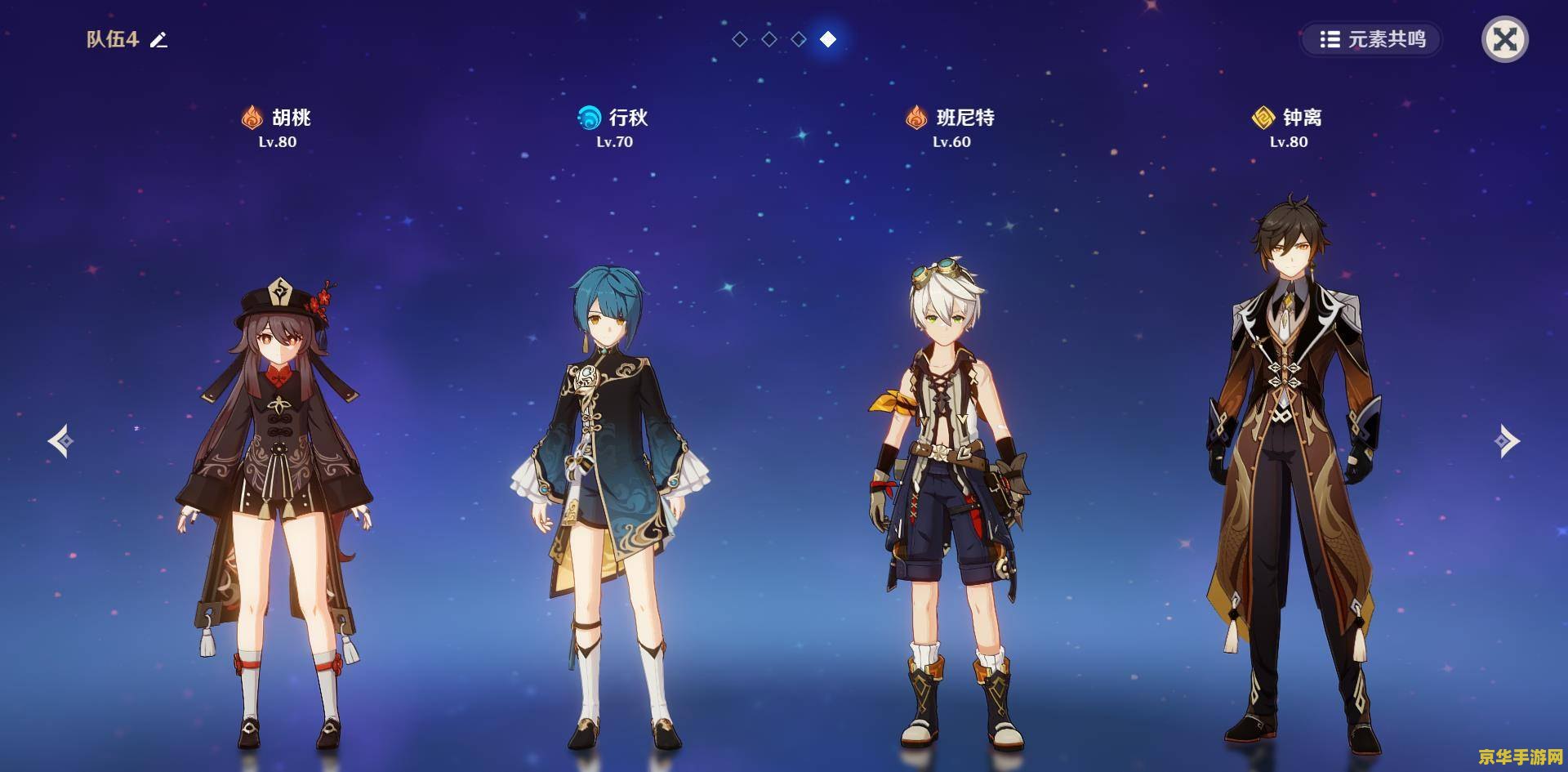Switch to the first team page diamond

point(740,39)
